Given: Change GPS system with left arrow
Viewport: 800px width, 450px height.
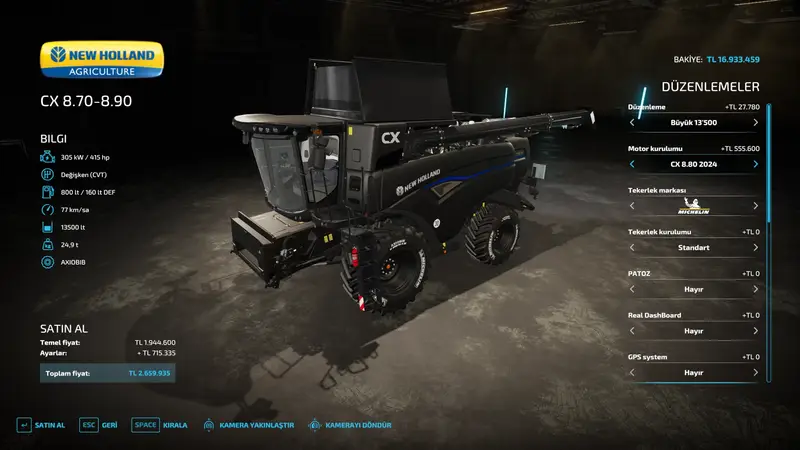Looking at the screenshot, I should tap(632, 372).
